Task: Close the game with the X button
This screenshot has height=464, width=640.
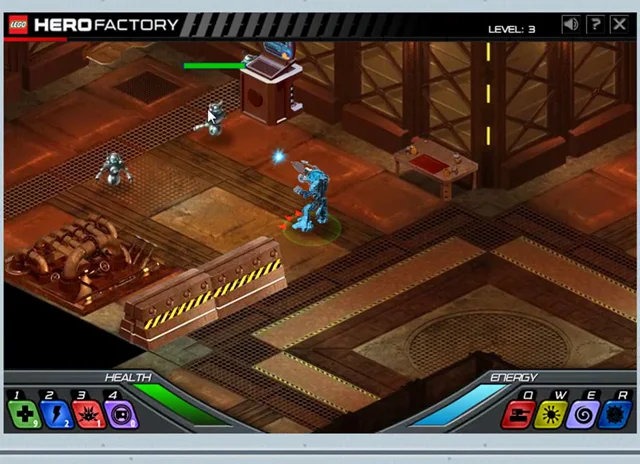Action: point(619,24)
